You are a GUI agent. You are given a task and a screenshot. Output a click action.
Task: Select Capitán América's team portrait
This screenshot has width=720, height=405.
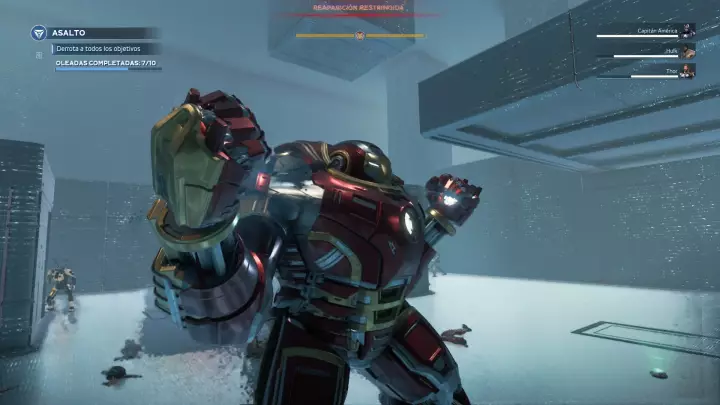(x=688, y=31)
